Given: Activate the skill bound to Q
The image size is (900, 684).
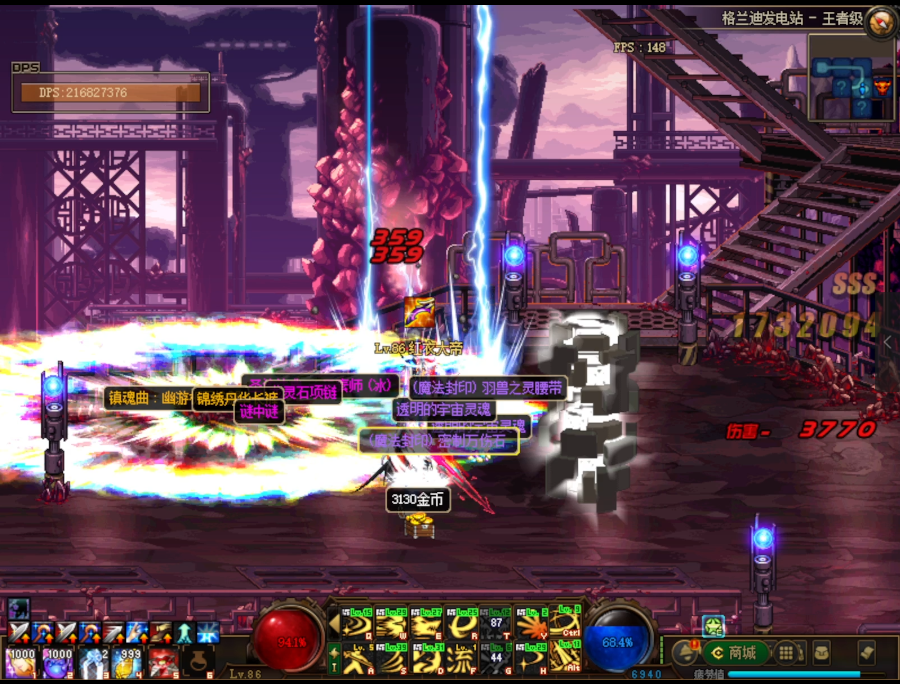Looking at the screenshot, I should tap(357, 625).
